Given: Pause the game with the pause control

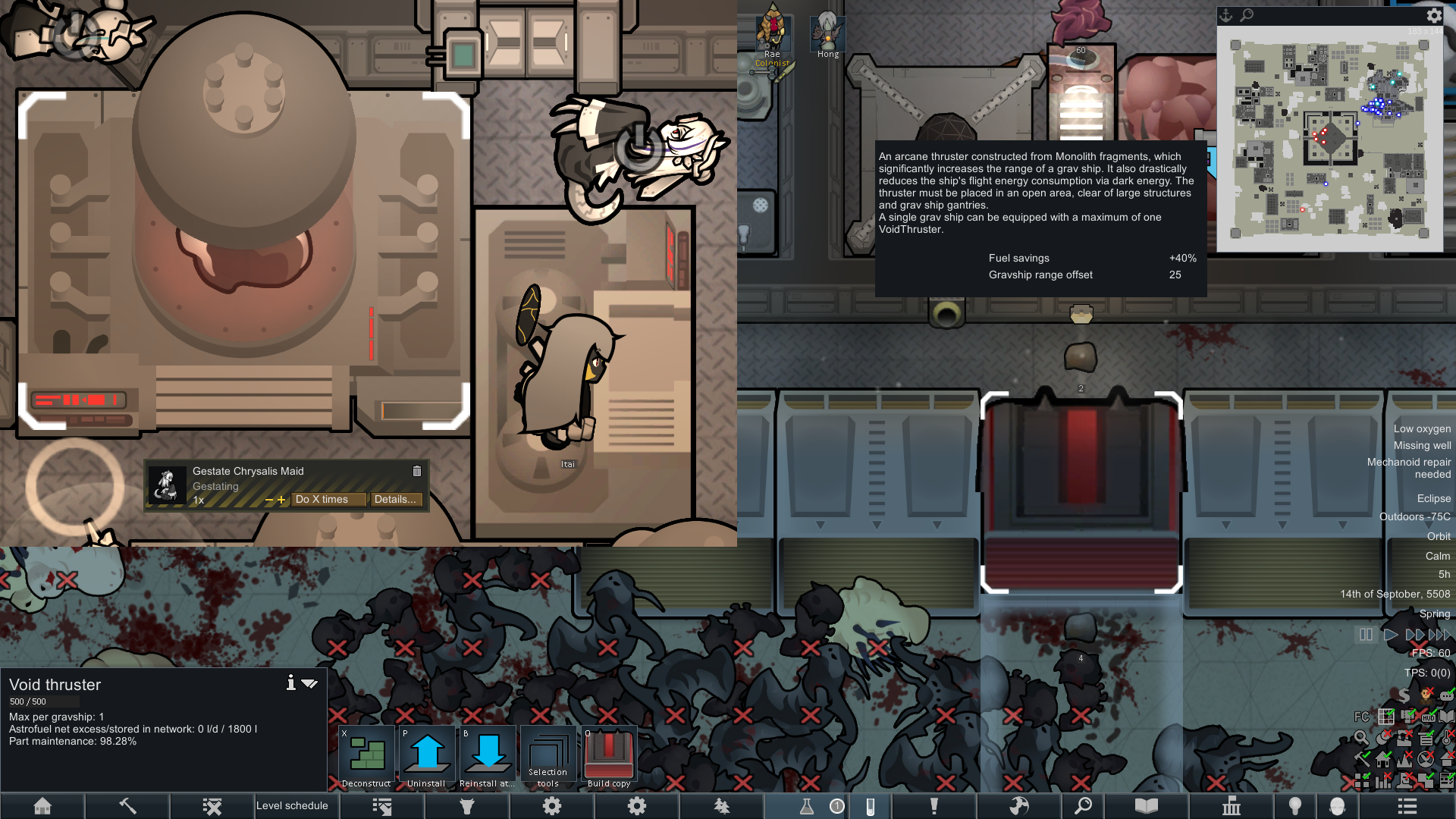Looking at the screenshot, I should pos(1366,635).
